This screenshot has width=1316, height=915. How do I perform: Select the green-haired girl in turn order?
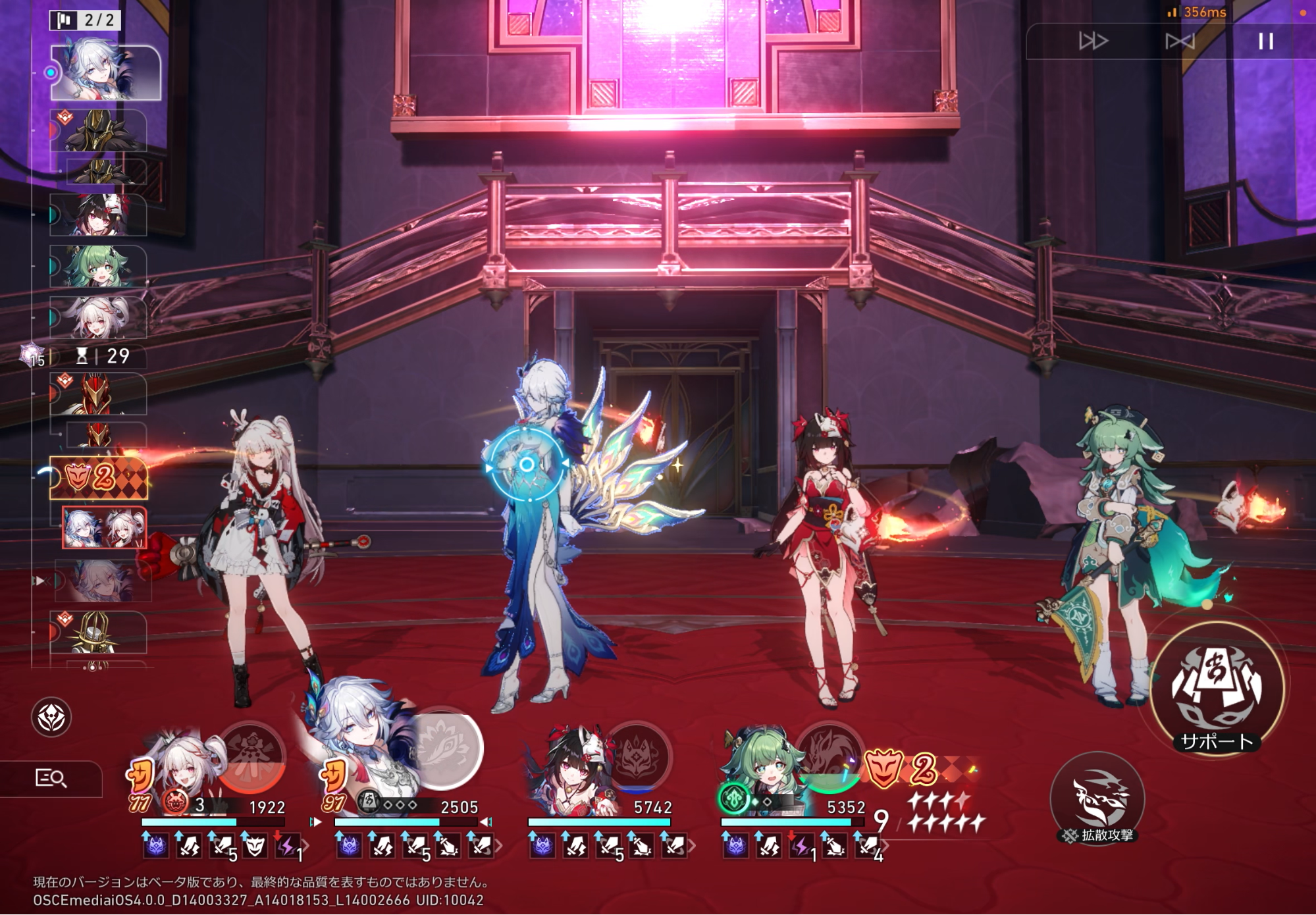click(99, 266)
